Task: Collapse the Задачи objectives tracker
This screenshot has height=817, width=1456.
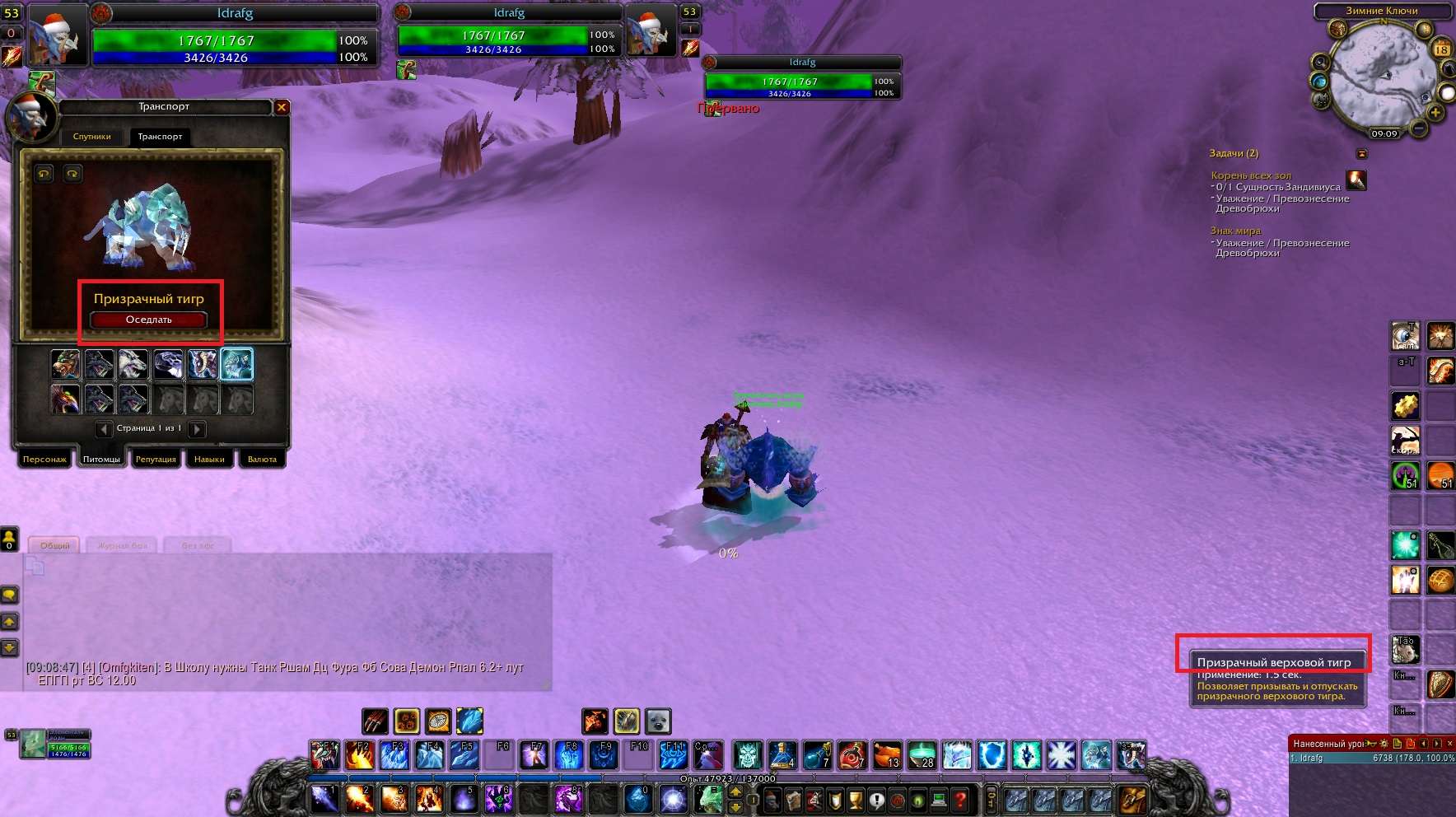Action: coord(1361,154)
